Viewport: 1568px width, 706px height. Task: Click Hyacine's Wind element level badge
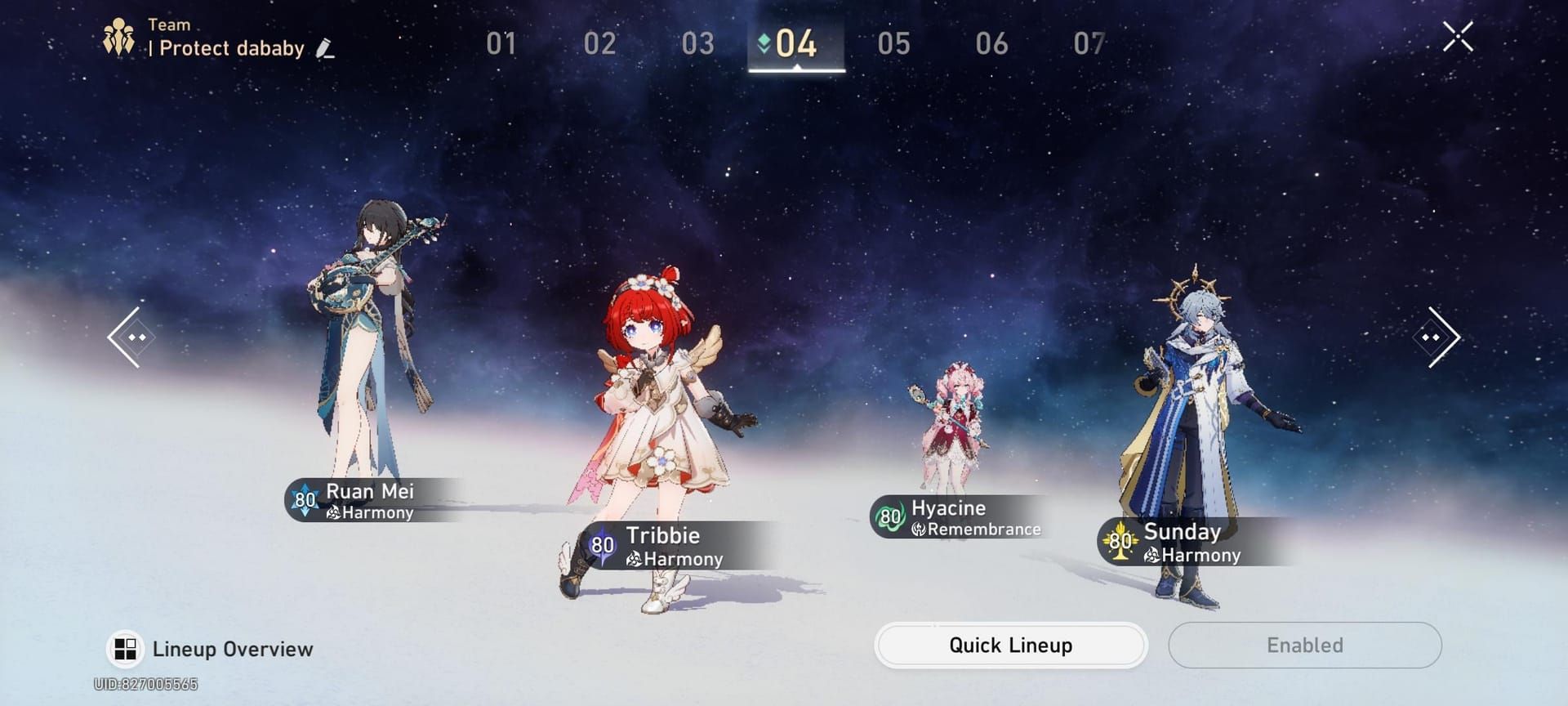889,515
